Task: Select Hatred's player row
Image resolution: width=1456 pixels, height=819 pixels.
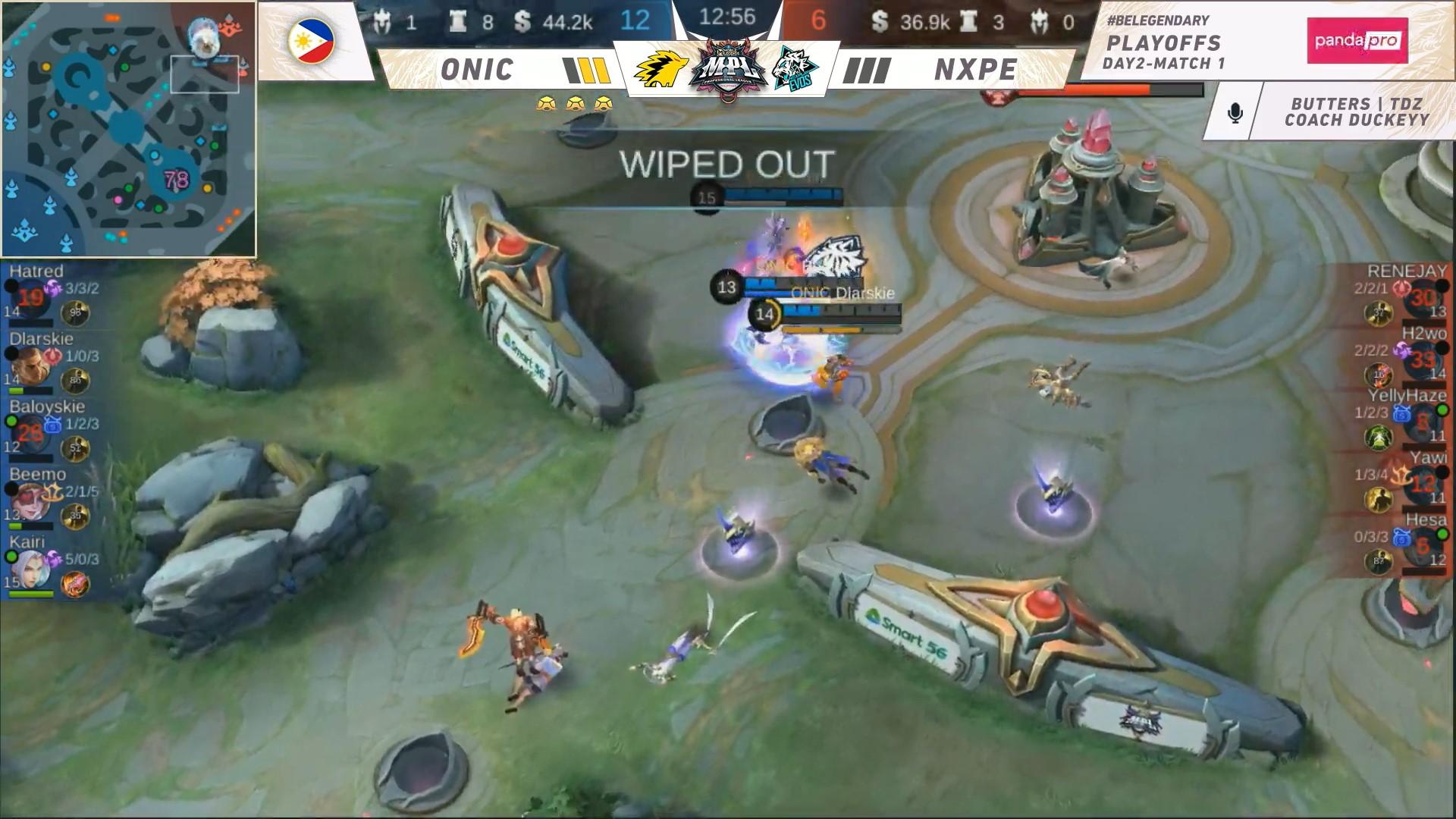Action: [x=57, y=296]
